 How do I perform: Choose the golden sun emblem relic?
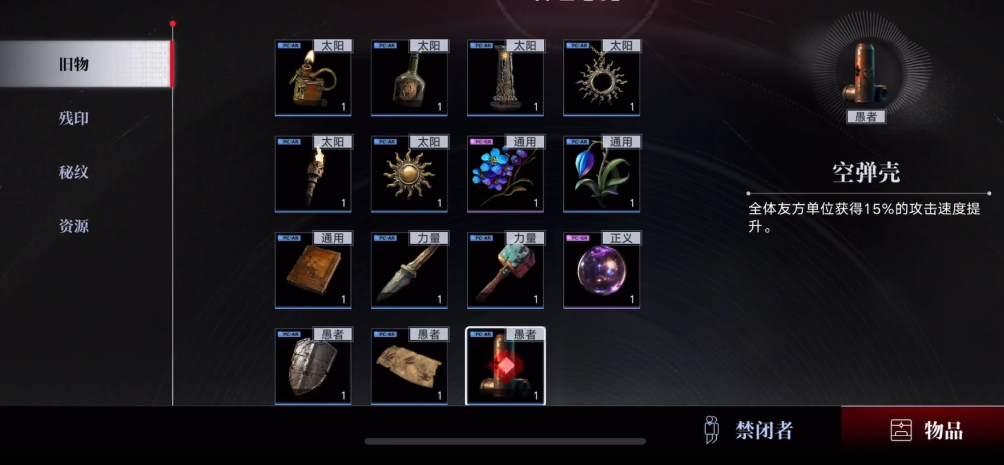pyautogui.click(x=409, y=176)
